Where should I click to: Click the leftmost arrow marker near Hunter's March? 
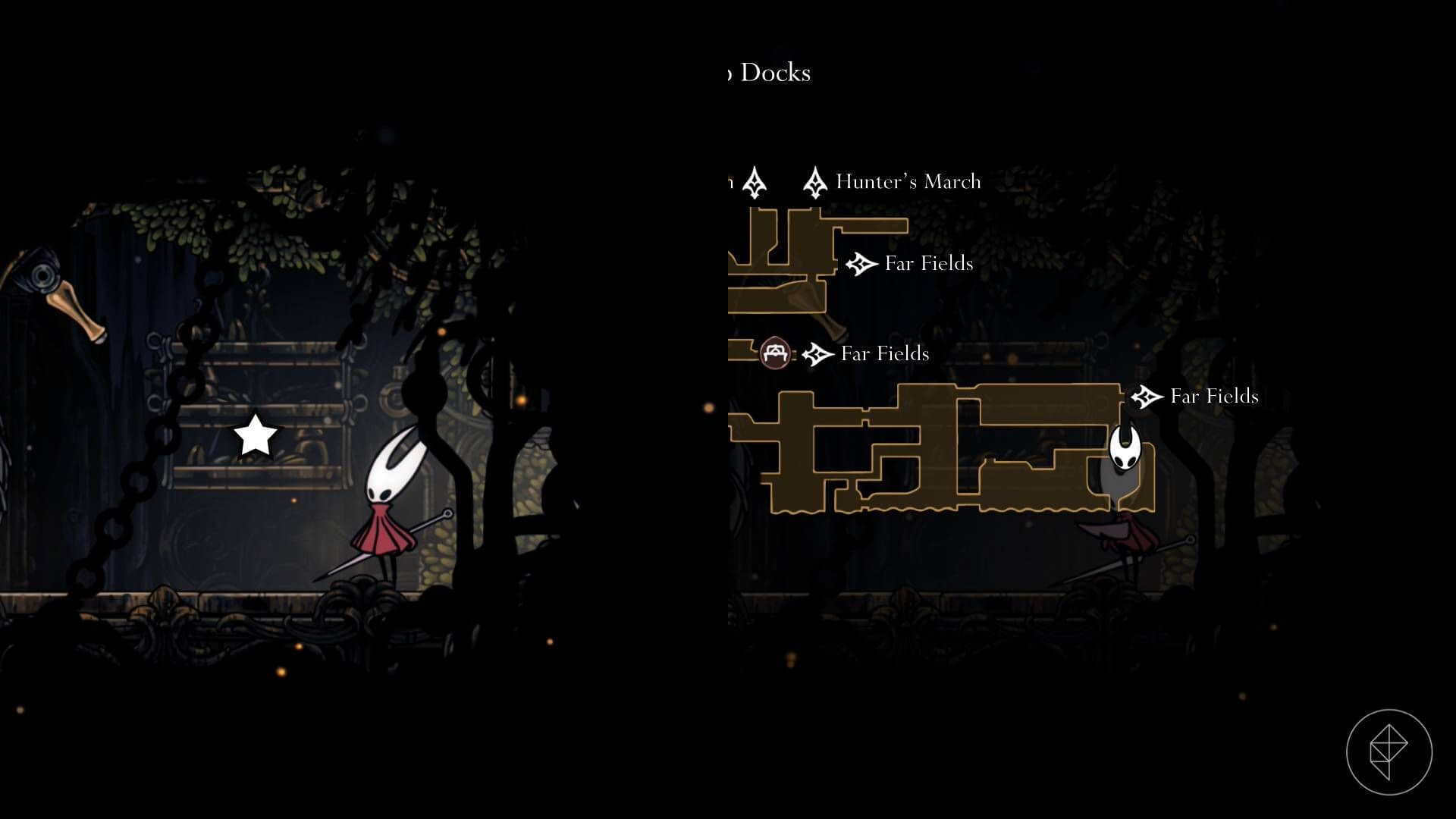[755, 182]
